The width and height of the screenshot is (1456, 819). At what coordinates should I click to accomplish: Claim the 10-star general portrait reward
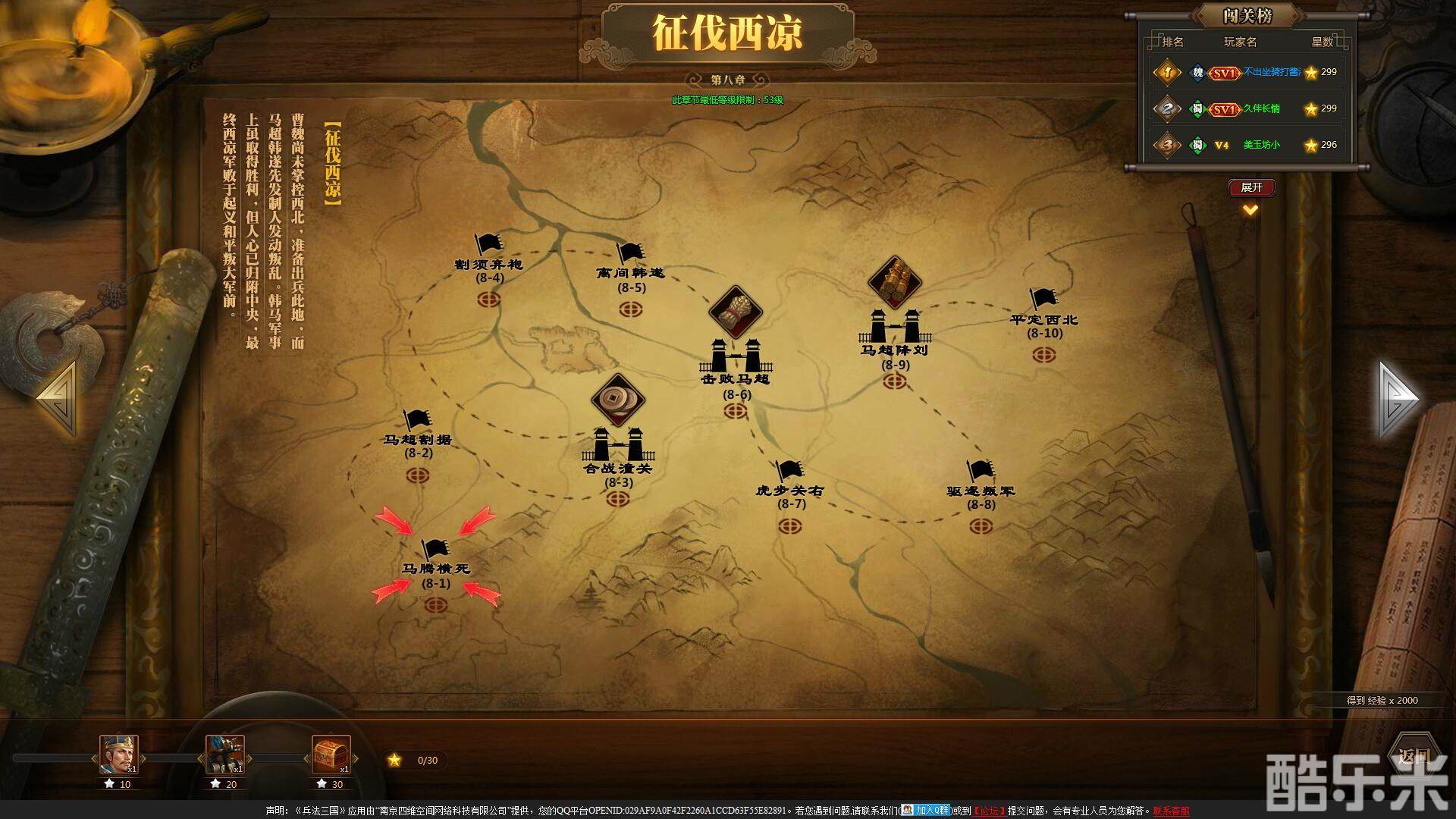coord(121,755)
